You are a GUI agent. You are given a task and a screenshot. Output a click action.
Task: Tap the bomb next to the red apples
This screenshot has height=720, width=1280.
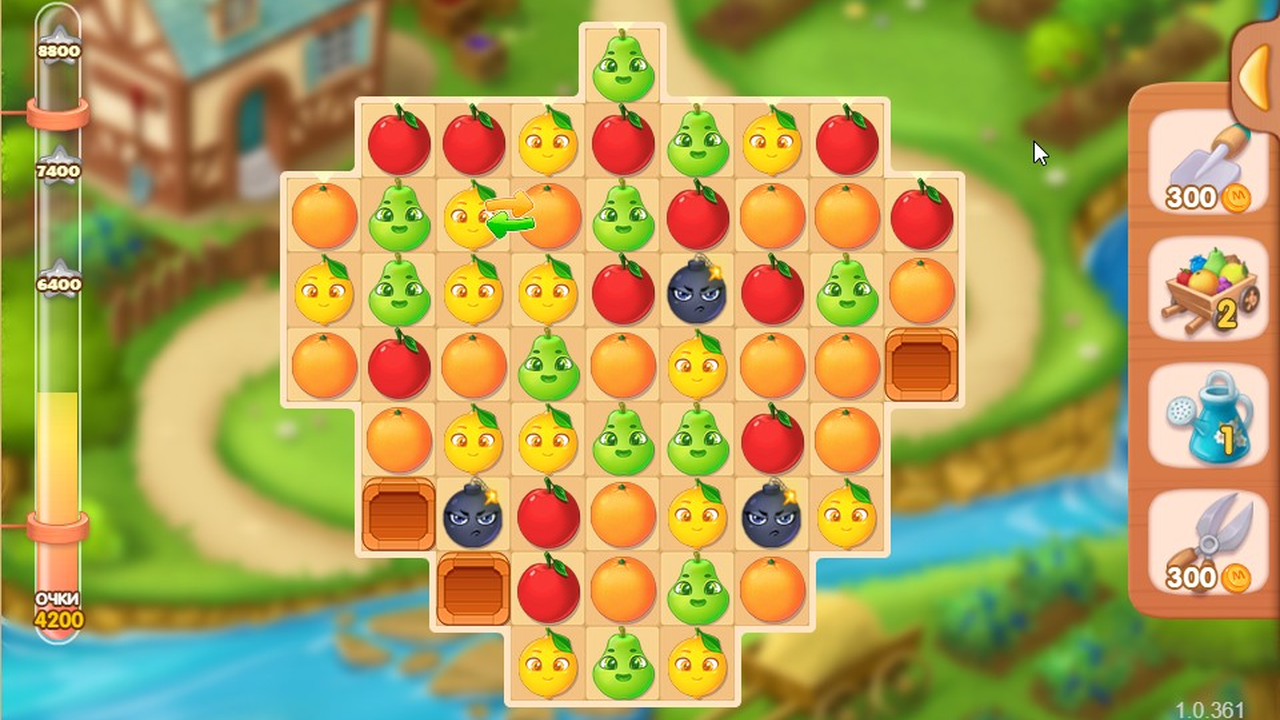coord(698,293)
